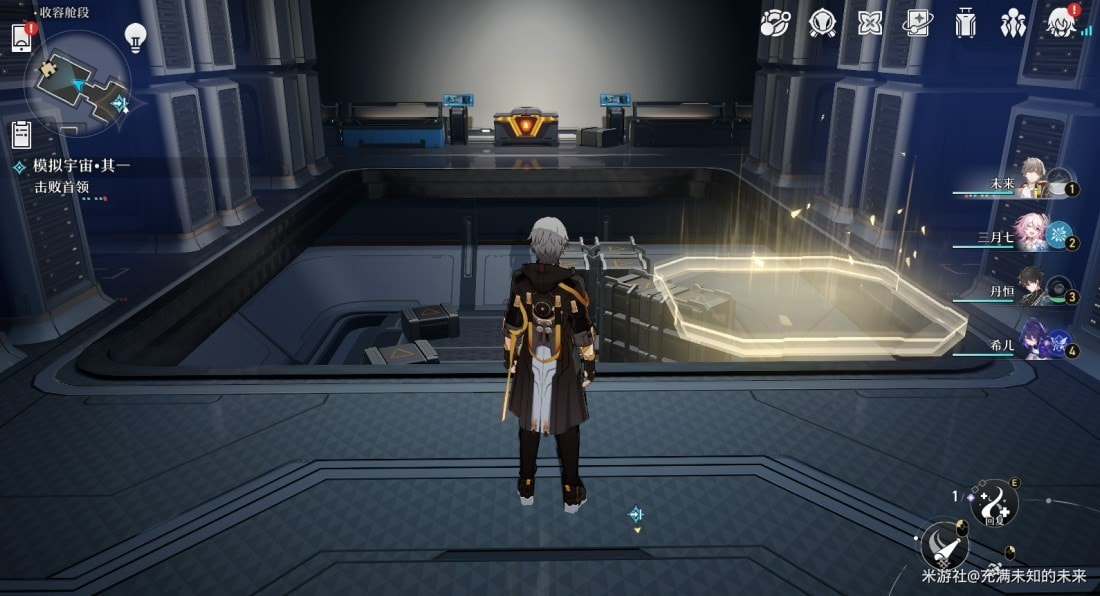Open the four-petal flower icon
This screenshot has height=596, width=1100.
point(870,22)
